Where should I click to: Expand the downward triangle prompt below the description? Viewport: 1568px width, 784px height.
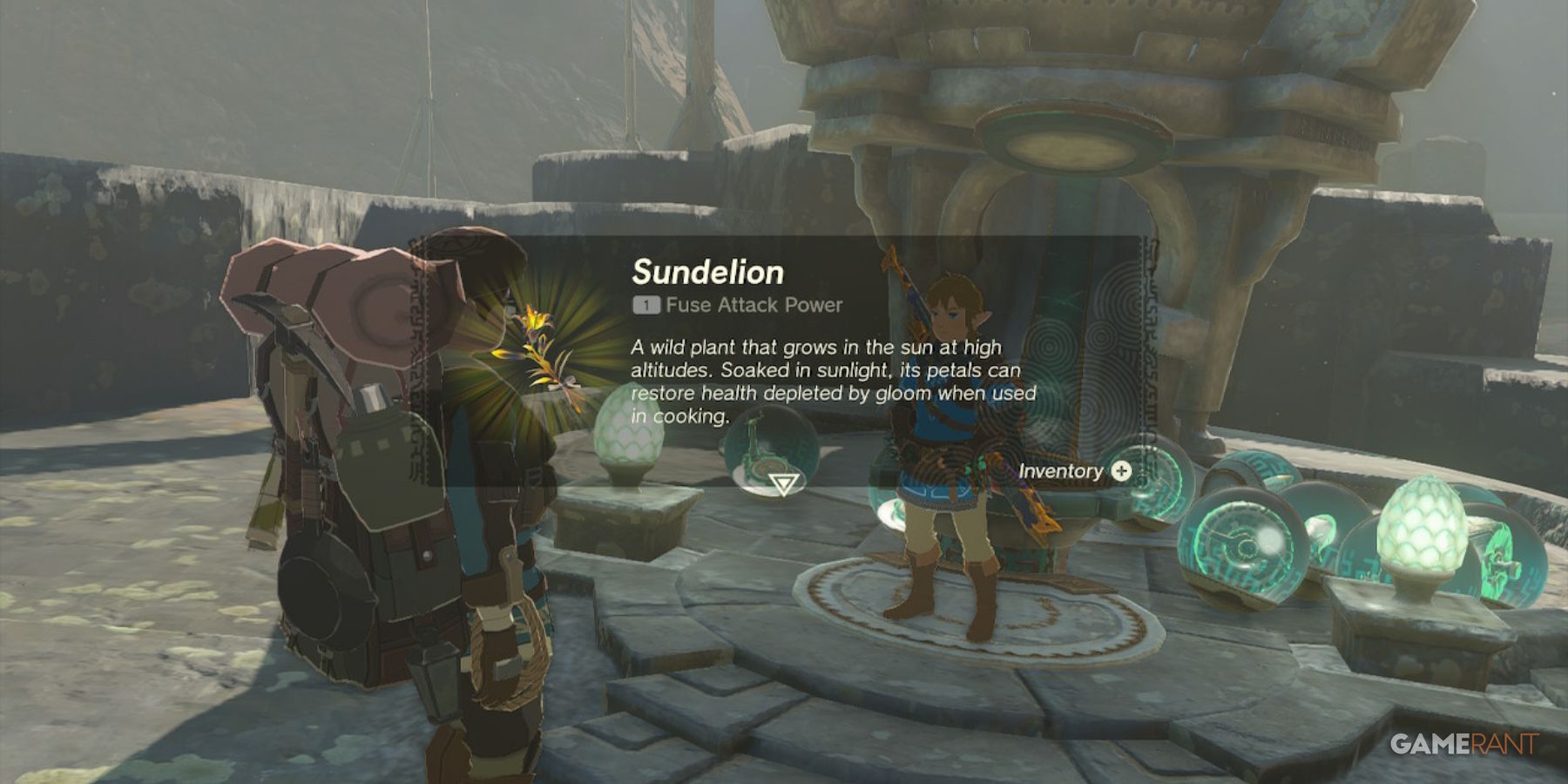[784, 485]
